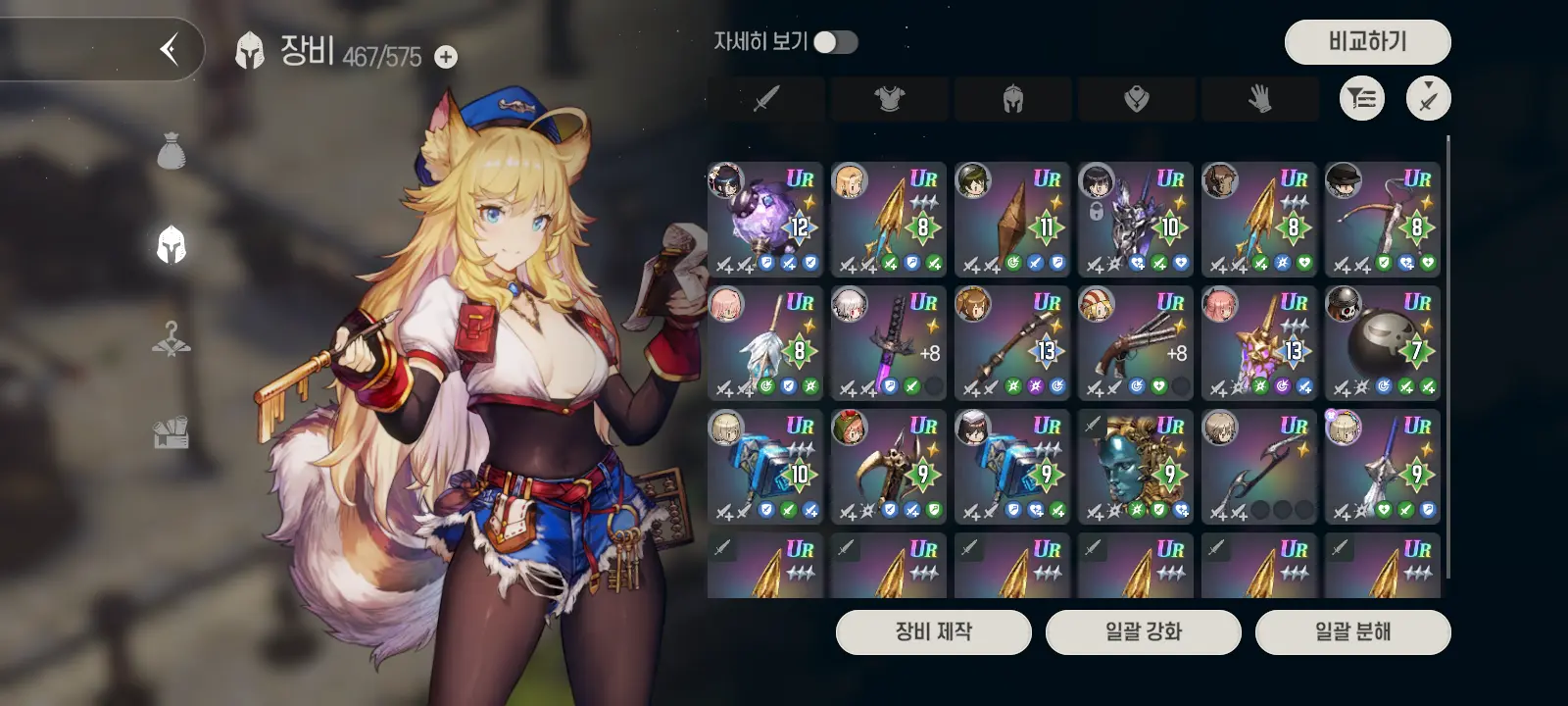
Task: Open the money bag side menu
Action: [171, 151]
